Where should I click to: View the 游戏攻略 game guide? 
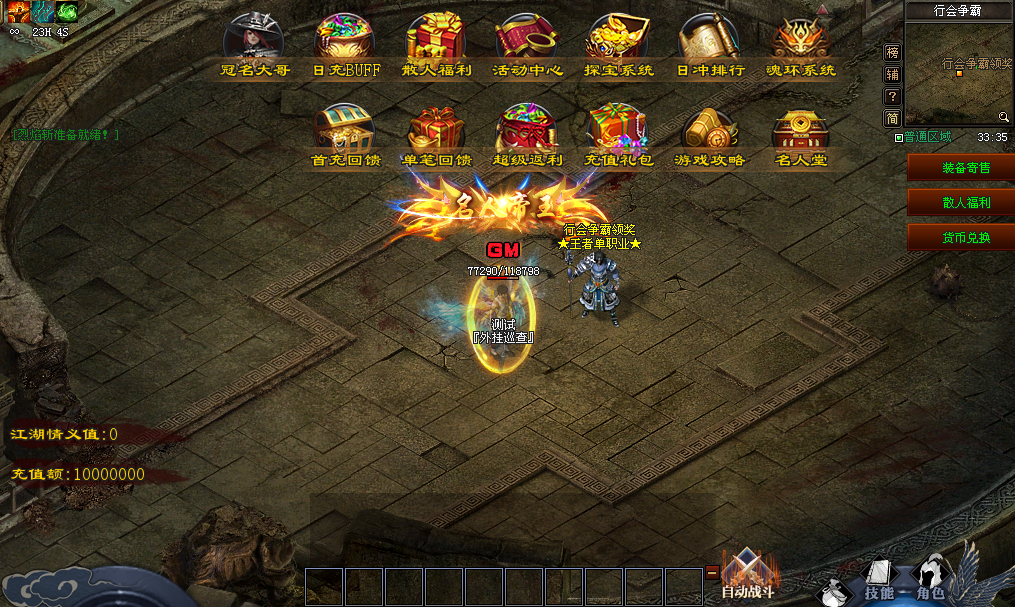[x=709, y=132]
